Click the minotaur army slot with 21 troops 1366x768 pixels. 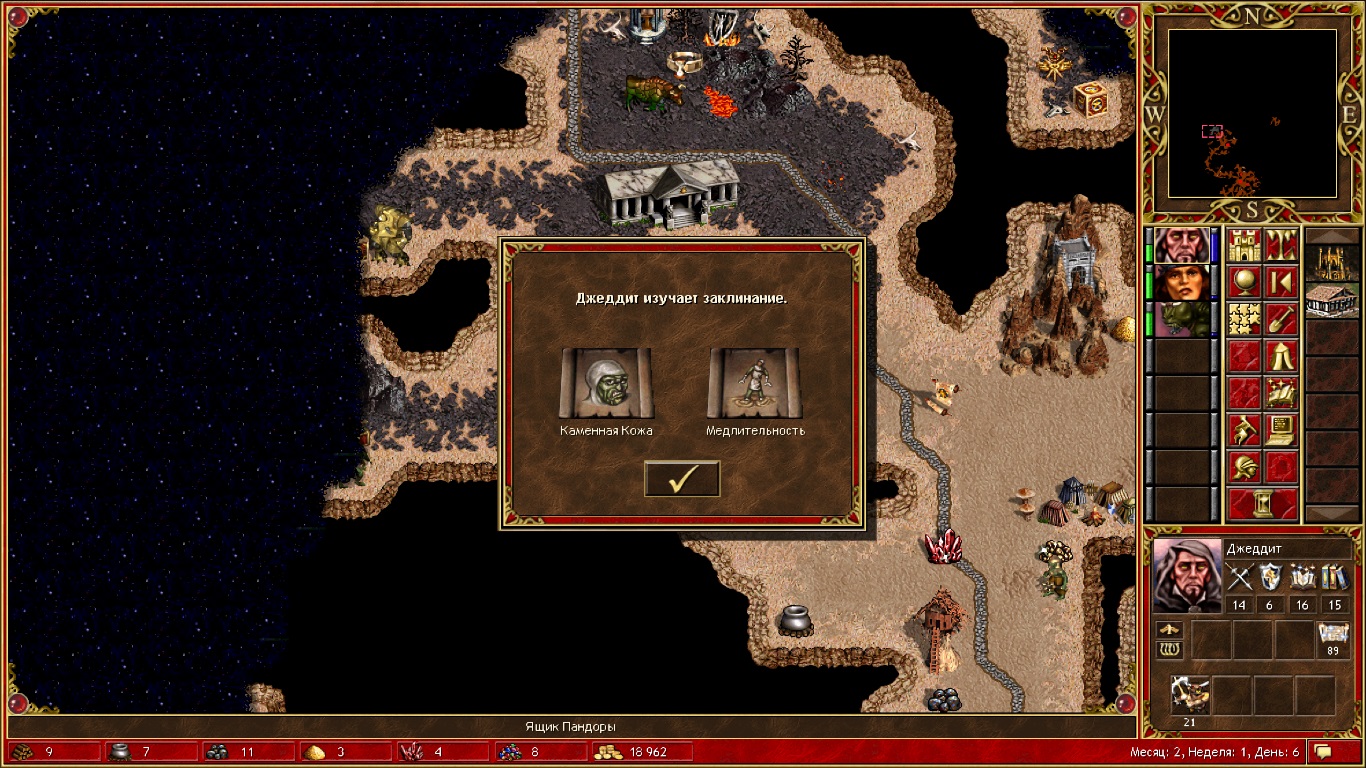coord(1191,695)
